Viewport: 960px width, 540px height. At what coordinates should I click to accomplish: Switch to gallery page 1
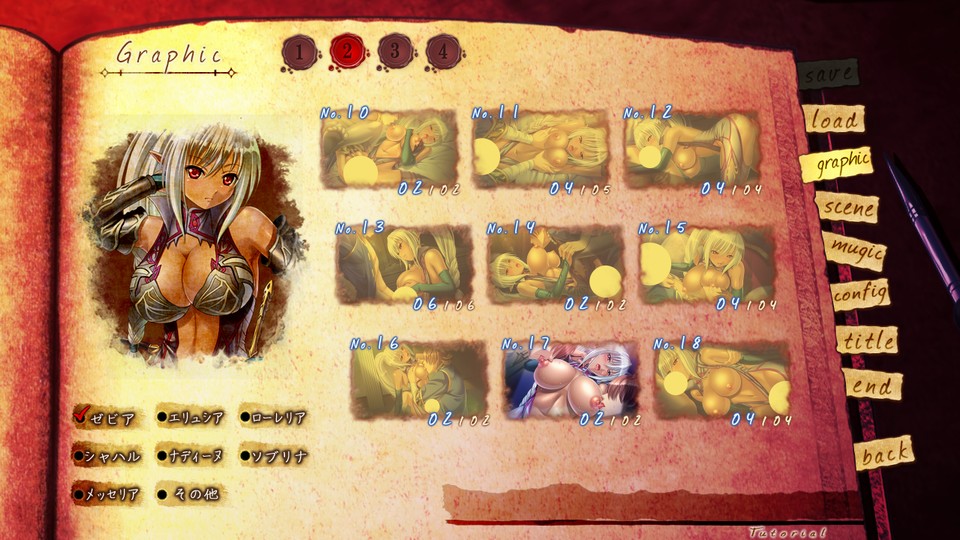click(300, 51)
